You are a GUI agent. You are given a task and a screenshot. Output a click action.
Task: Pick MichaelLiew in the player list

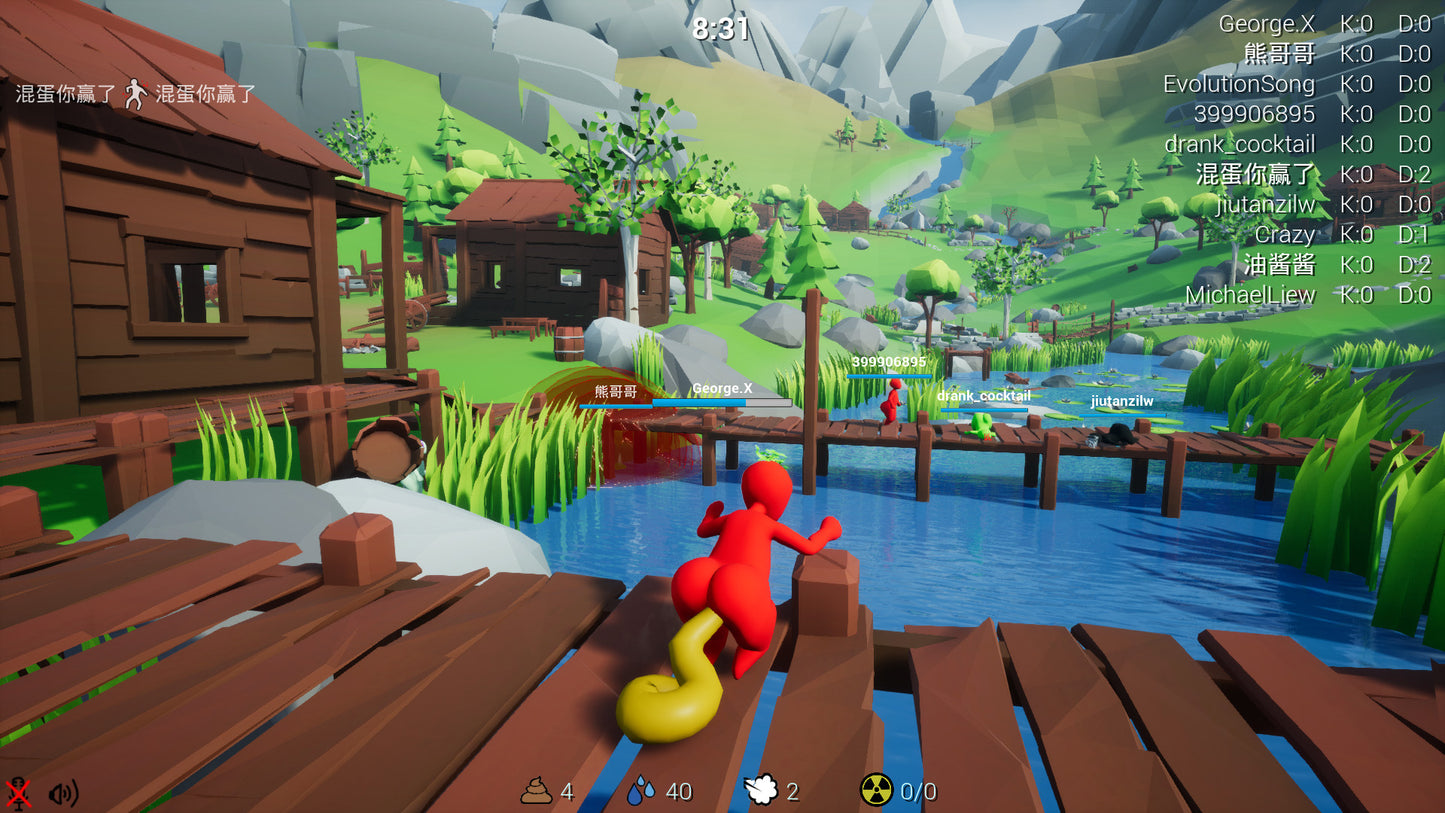tap(1250, 295)
